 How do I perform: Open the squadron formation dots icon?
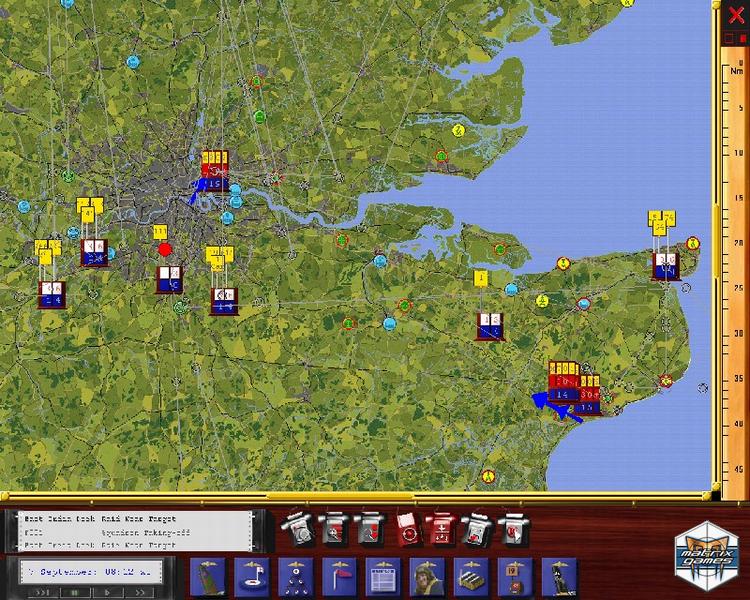coord(295,577)
